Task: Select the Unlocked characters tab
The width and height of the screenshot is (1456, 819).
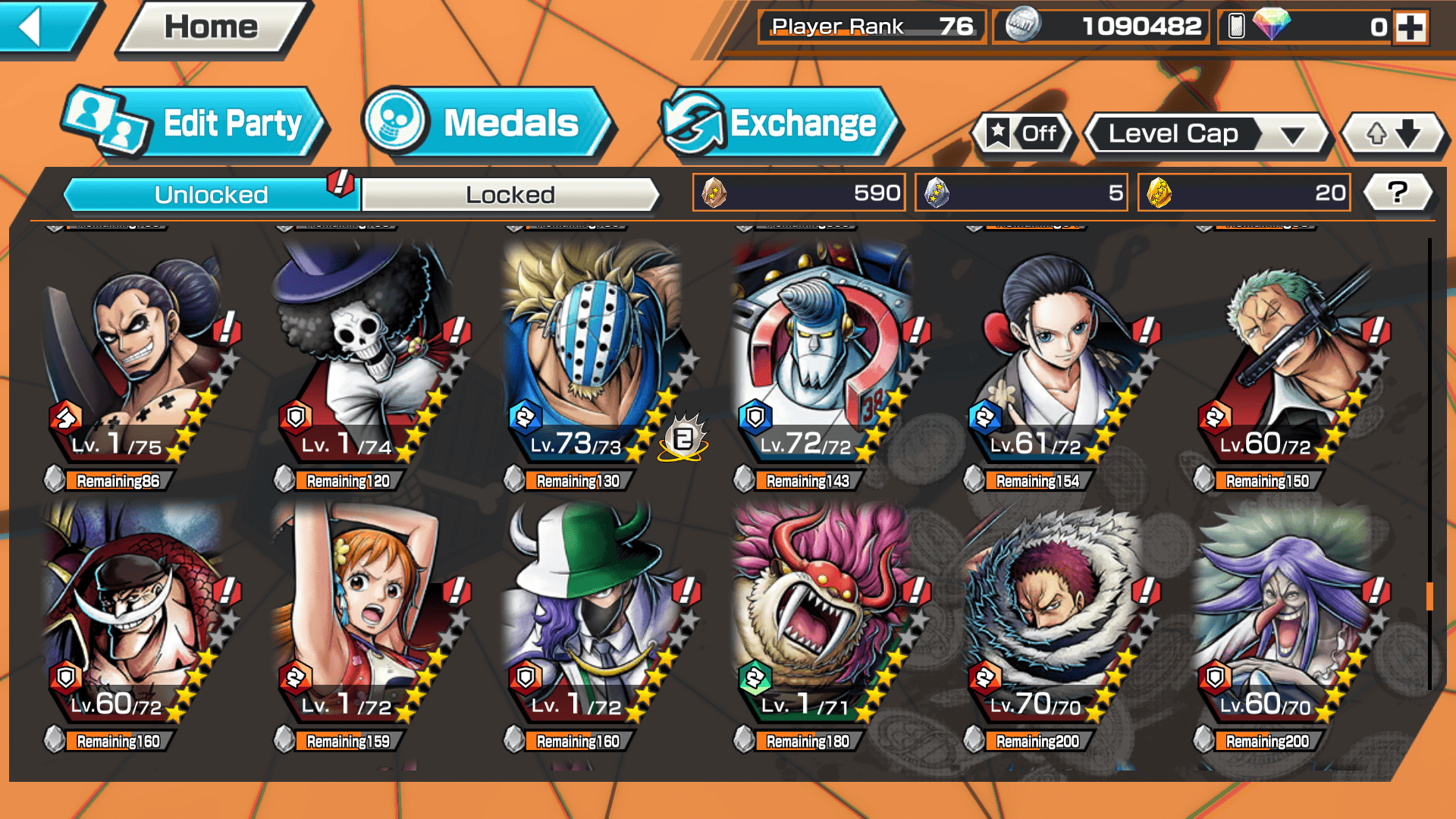Action: 211,195
